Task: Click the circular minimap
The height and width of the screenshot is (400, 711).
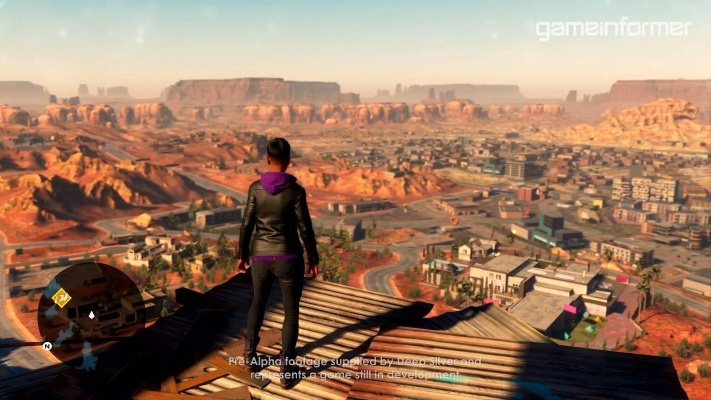Action: point(90,313)
